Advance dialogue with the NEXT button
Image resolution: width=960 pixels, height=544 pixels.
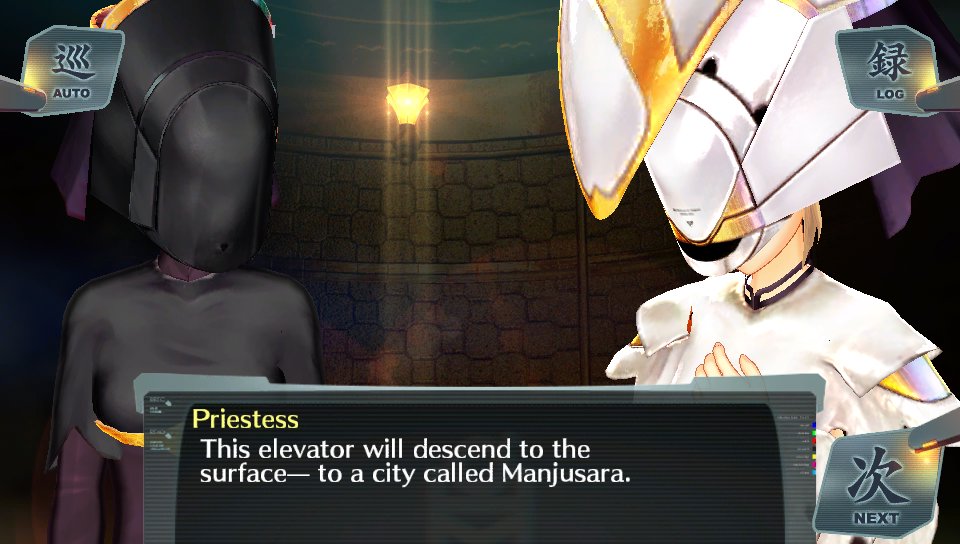click(875, 485)
